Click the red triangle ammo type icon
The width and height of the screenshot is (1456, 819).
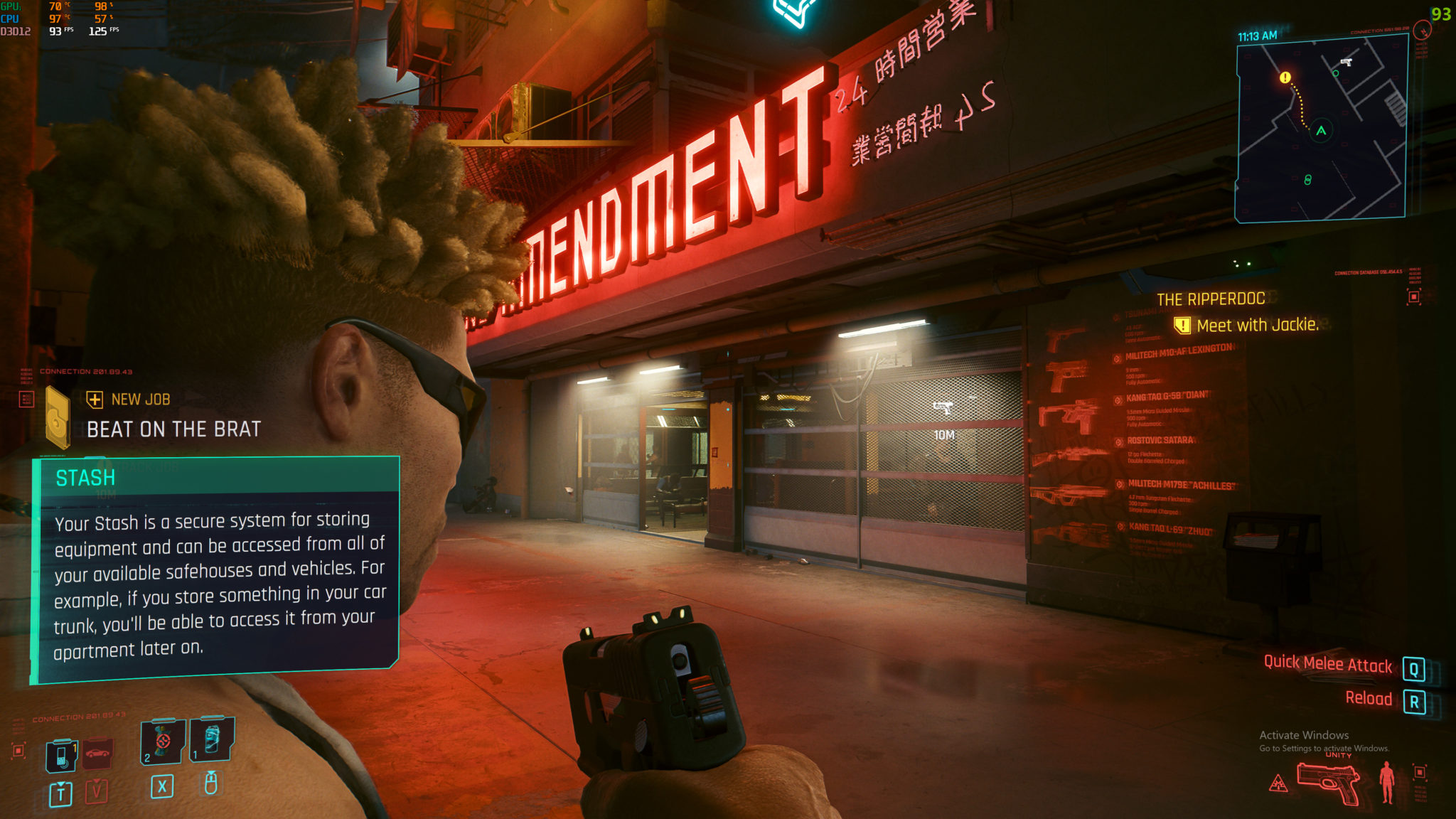click(x=1278, y=784)
